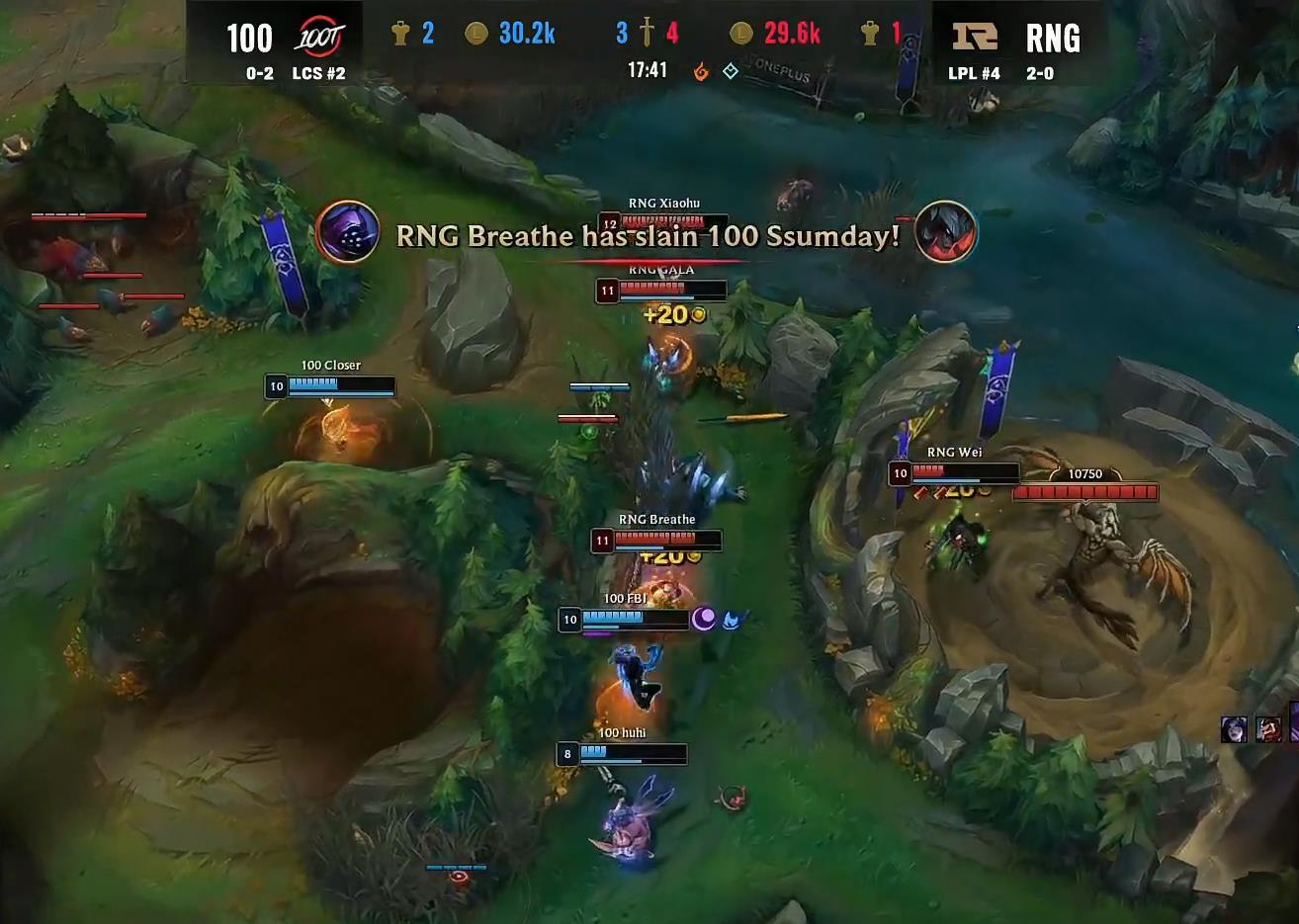This screenshot has height=924, width=1299.
Task: Select the Infernal drake icon beside the timer
Action: point(700,72)
